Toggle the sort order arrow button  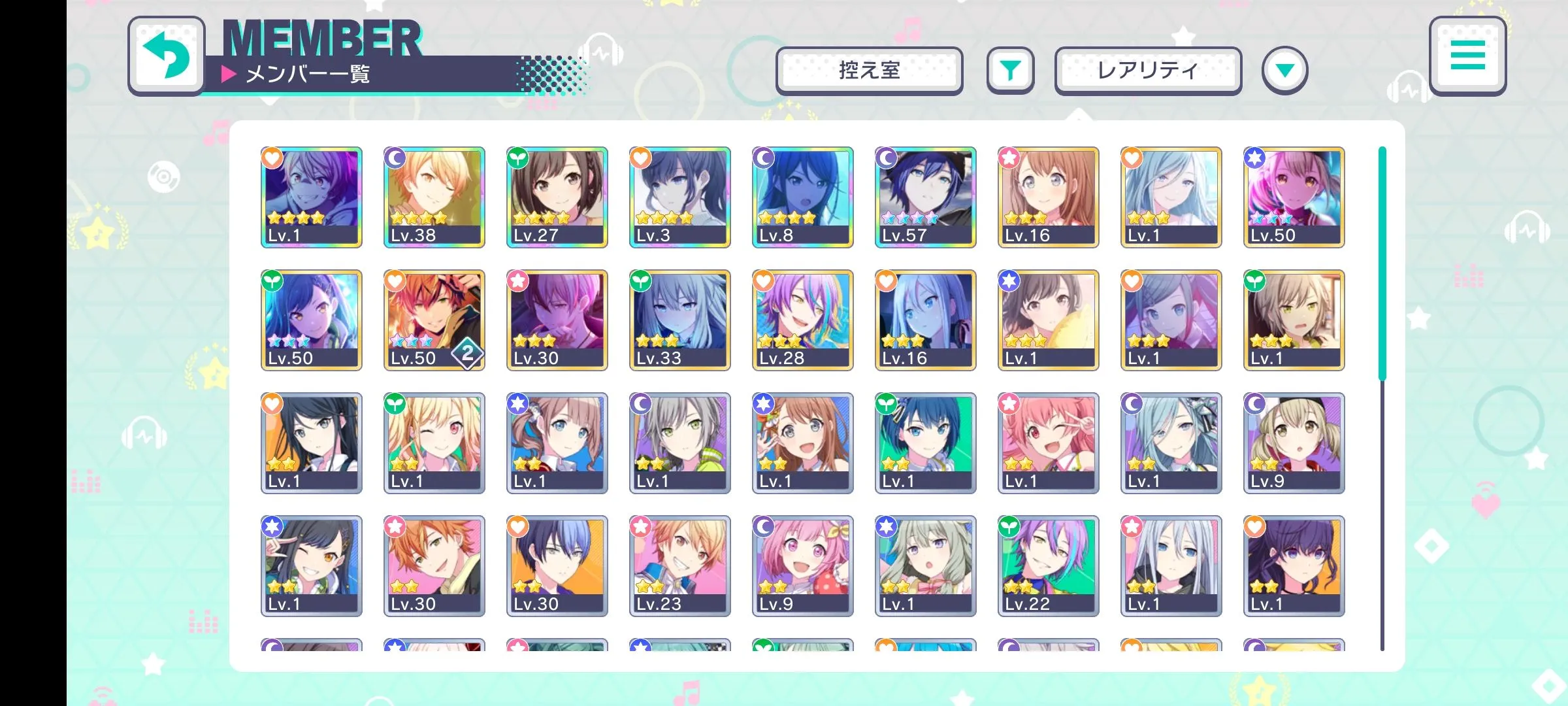(1284, 71)
